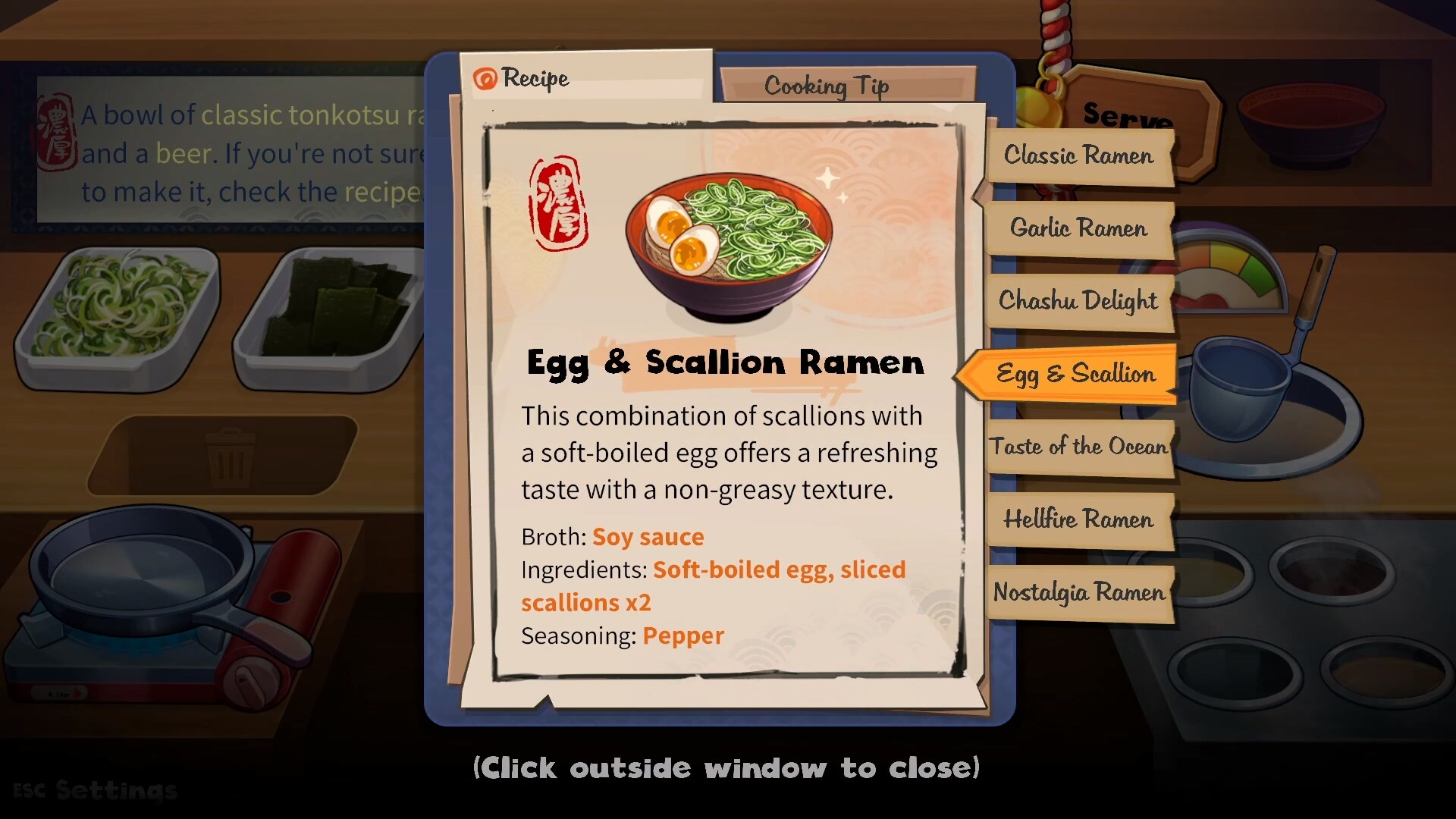Click the trash bin disposal slot
This screenshot has height=819, width=1456.
coord(229,456)
